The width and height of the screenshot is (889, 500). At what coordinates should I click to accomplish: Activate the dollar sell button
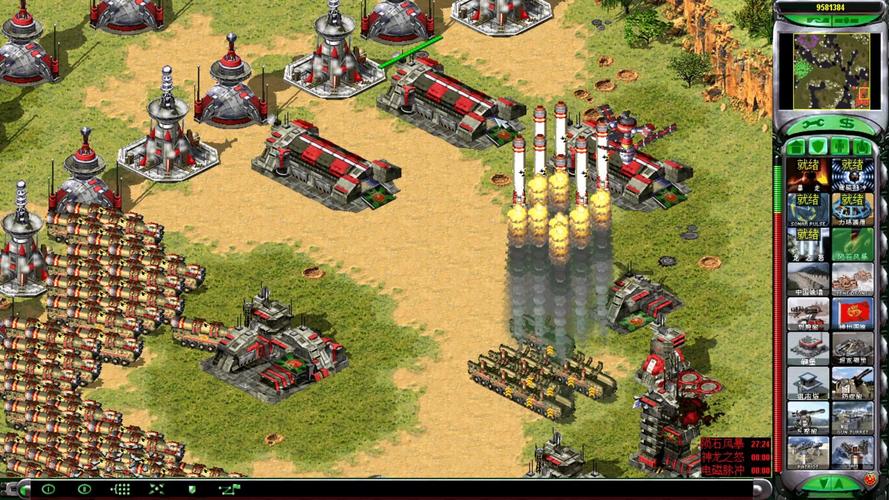[850, 124]
